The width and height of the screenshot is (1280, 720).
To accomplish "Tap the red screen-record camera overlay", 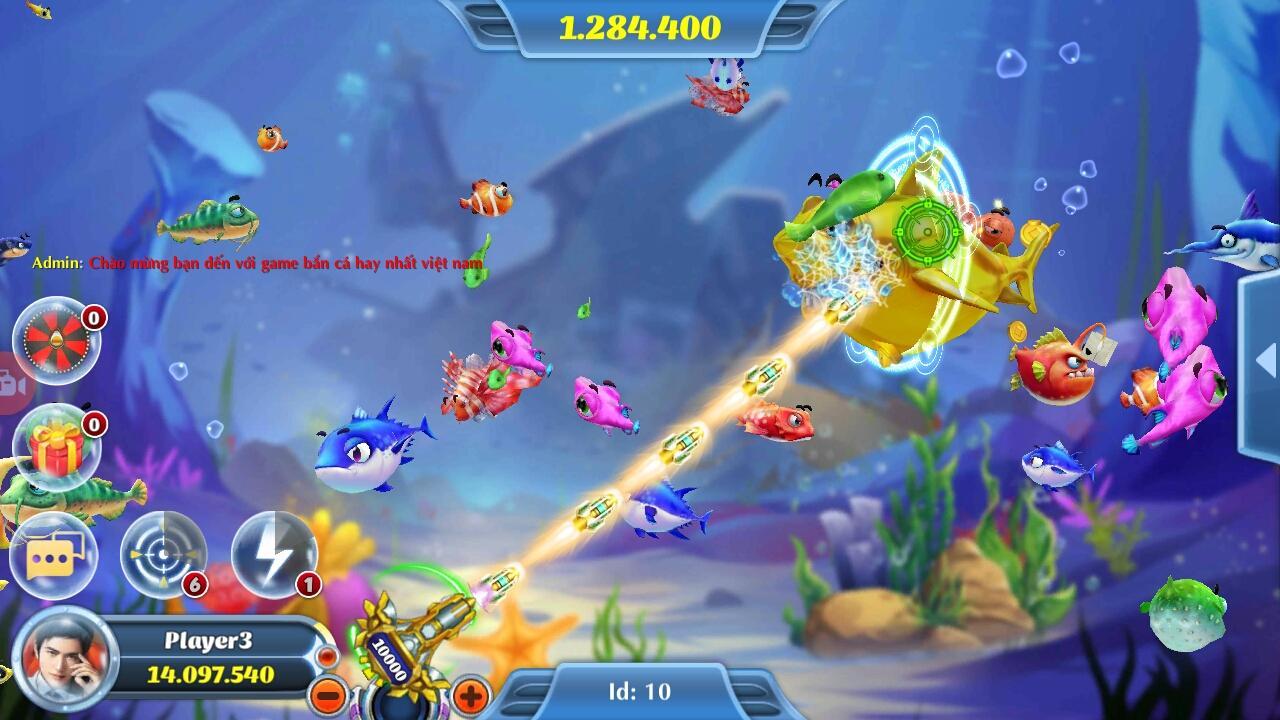I will coord(12,383).
